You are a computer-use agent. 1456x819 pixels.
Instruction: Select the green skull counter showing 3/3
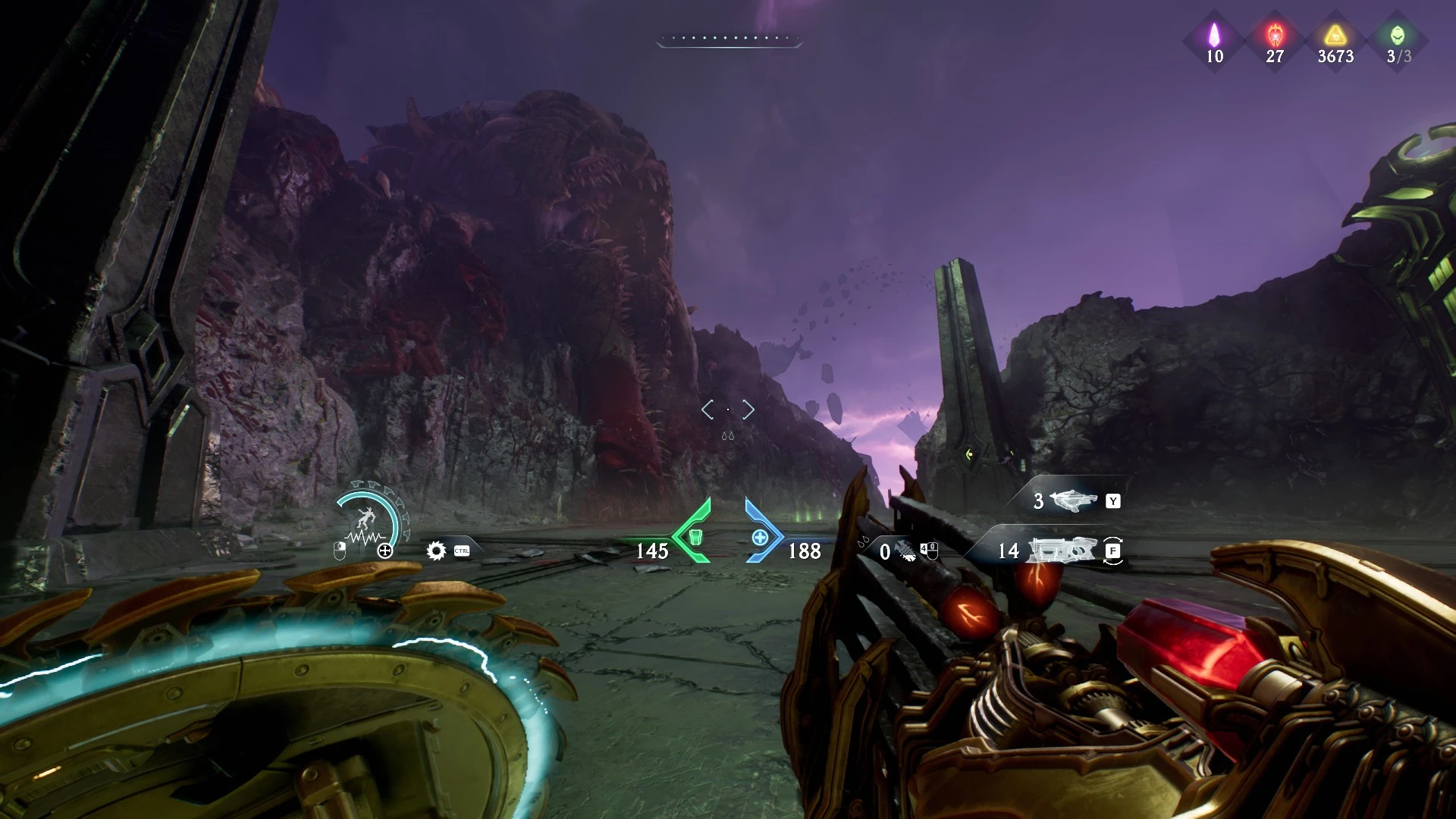click(x=1398, y=34)
